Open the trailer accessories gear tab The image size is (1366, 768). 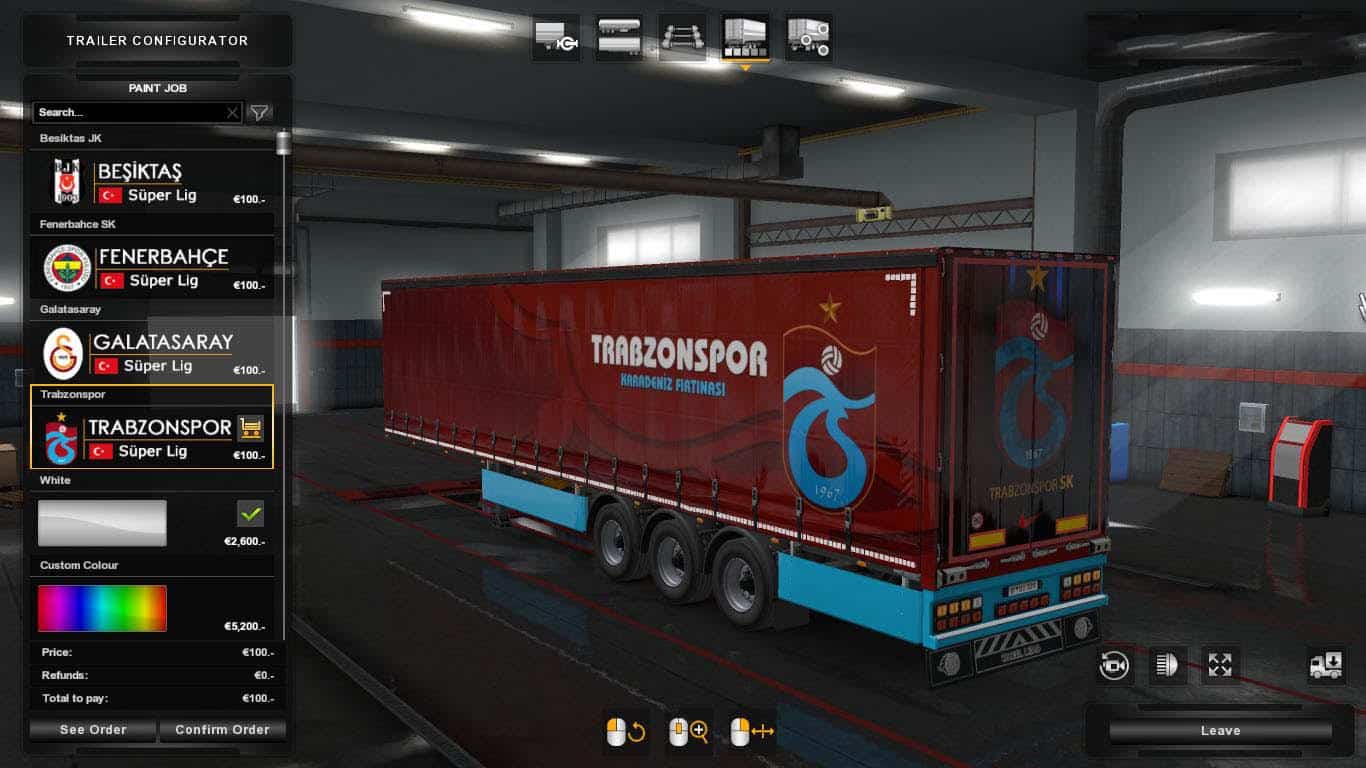point(808,37)
